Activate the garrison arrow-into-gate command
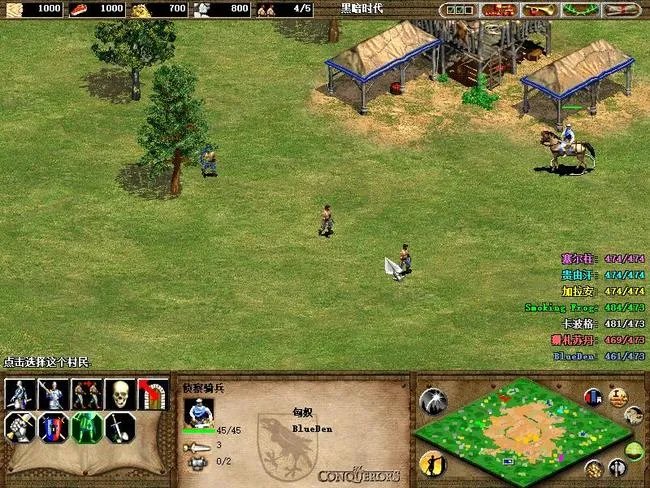The height and width of the screenshot is (488, 650). pyautogui.click(x=153, y=395)
